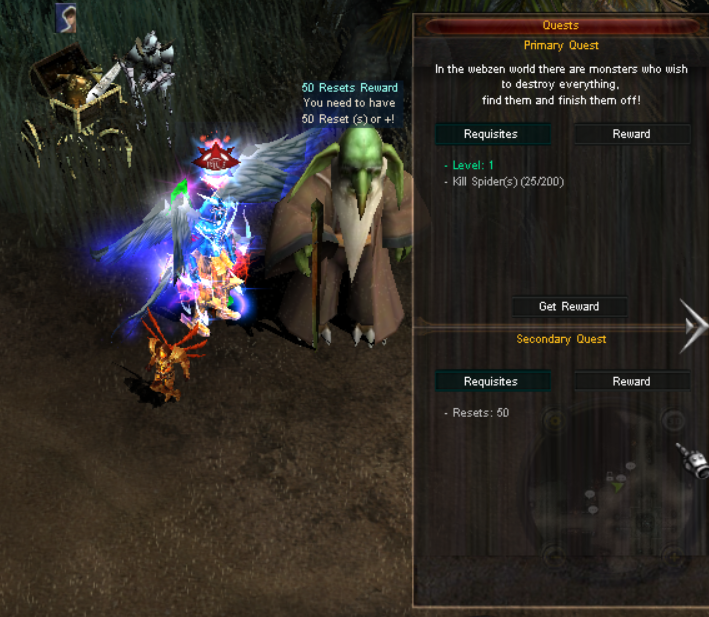This screenshot has height=617, width=709.
Task: Click the arrow on the quest panel edge
Action: (693, 326)
